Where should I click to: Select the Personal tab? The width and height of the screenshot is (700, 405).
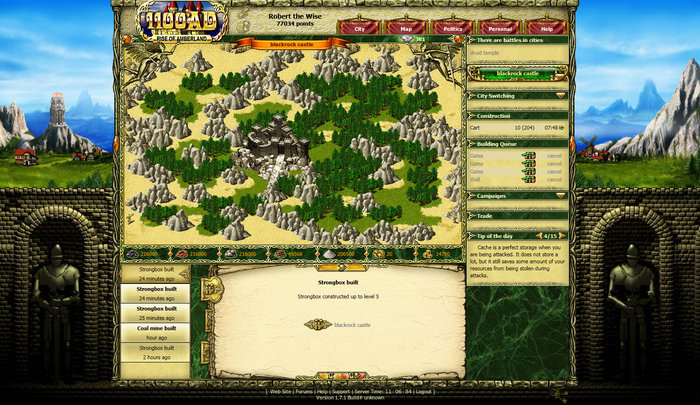click(x=499, y=28)
